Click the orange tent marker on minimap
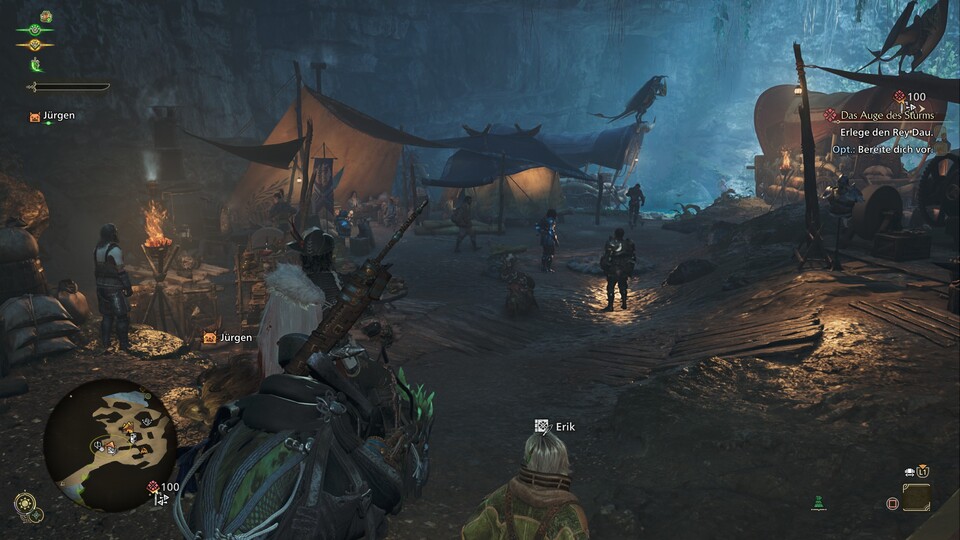Viewport: 960px width, 540px height. pyautogui.click(x=128, y=428)
